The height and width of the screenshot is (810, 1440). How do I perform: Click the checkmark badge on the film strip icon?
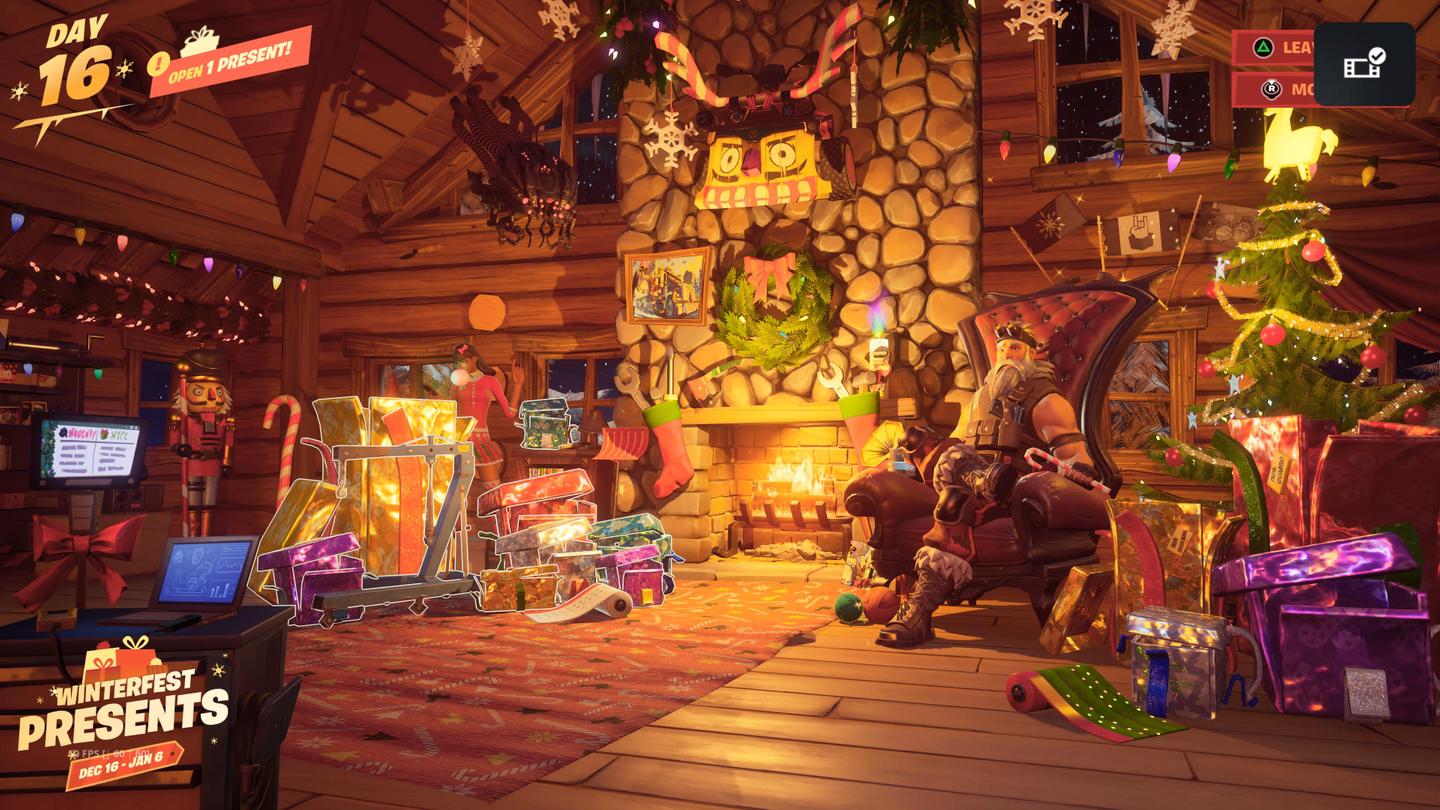(1378, 56)
